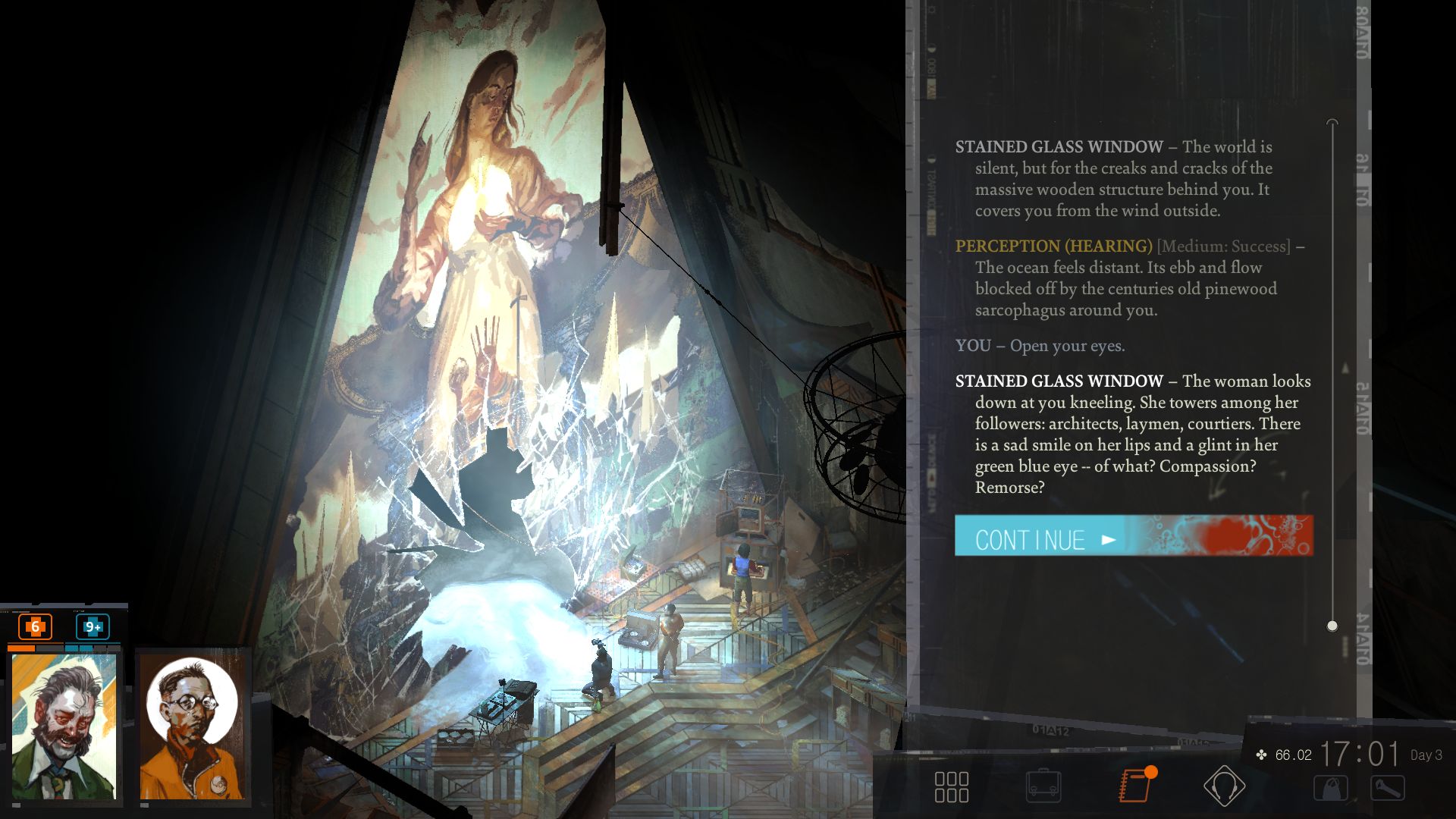Select the bearded detective portrait
The height and width of the screenshot is (819, 1456).
coord(64,726)
